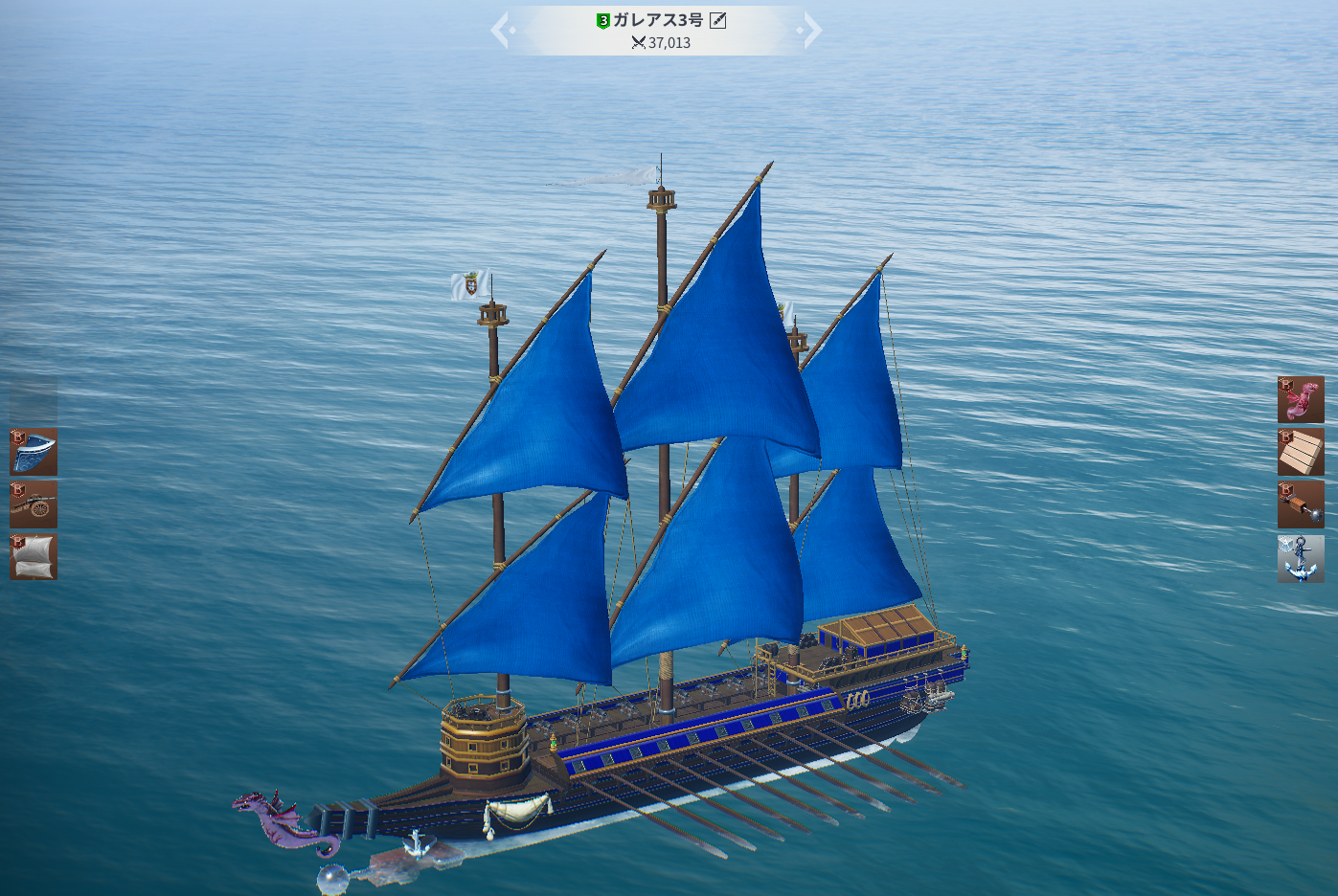
Task: Switch to the next ship with the right arrow
Action: pos(811,30)
